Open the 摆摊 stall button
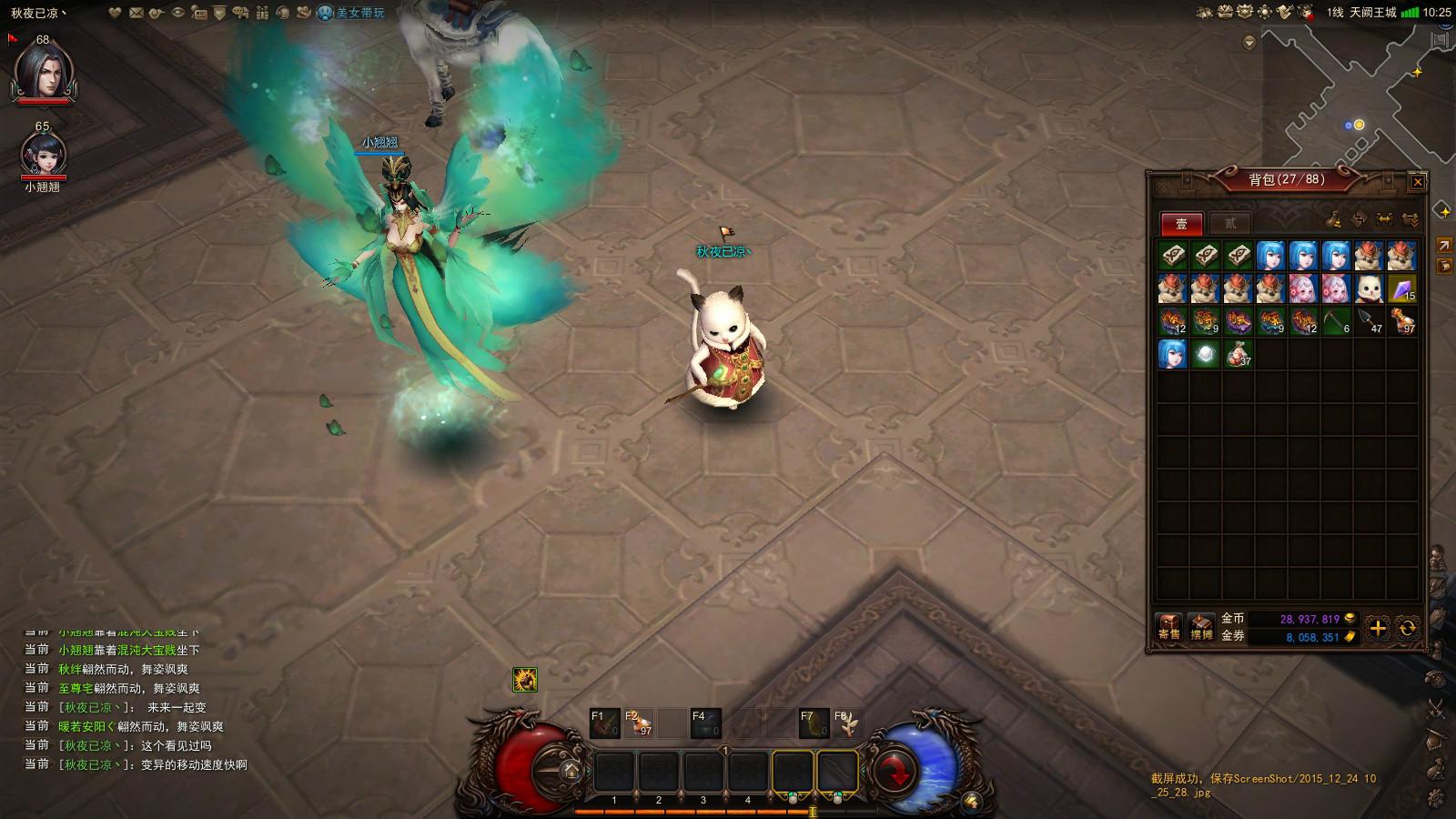This screenshot has height=819, width=1456. [1201, 627]
